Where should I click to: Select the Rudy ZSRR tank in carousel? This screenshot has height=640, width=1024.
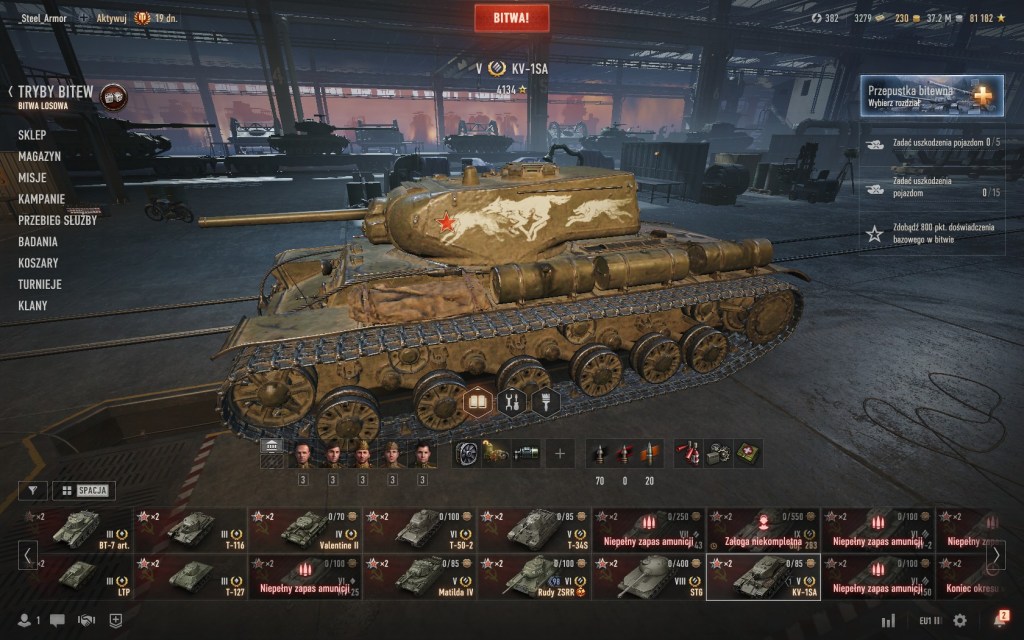[x=534, y=578]
